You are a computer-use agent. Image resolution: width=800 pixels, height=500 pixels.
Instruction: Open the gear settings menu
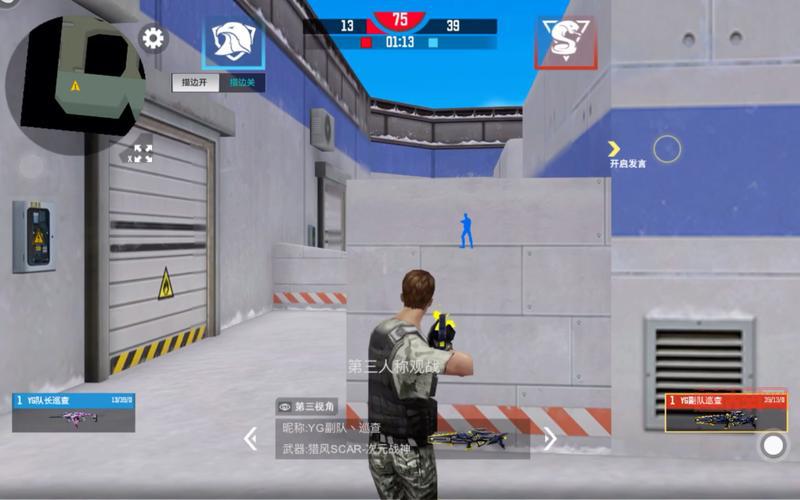pyautogui.click(x=153, y=39)
